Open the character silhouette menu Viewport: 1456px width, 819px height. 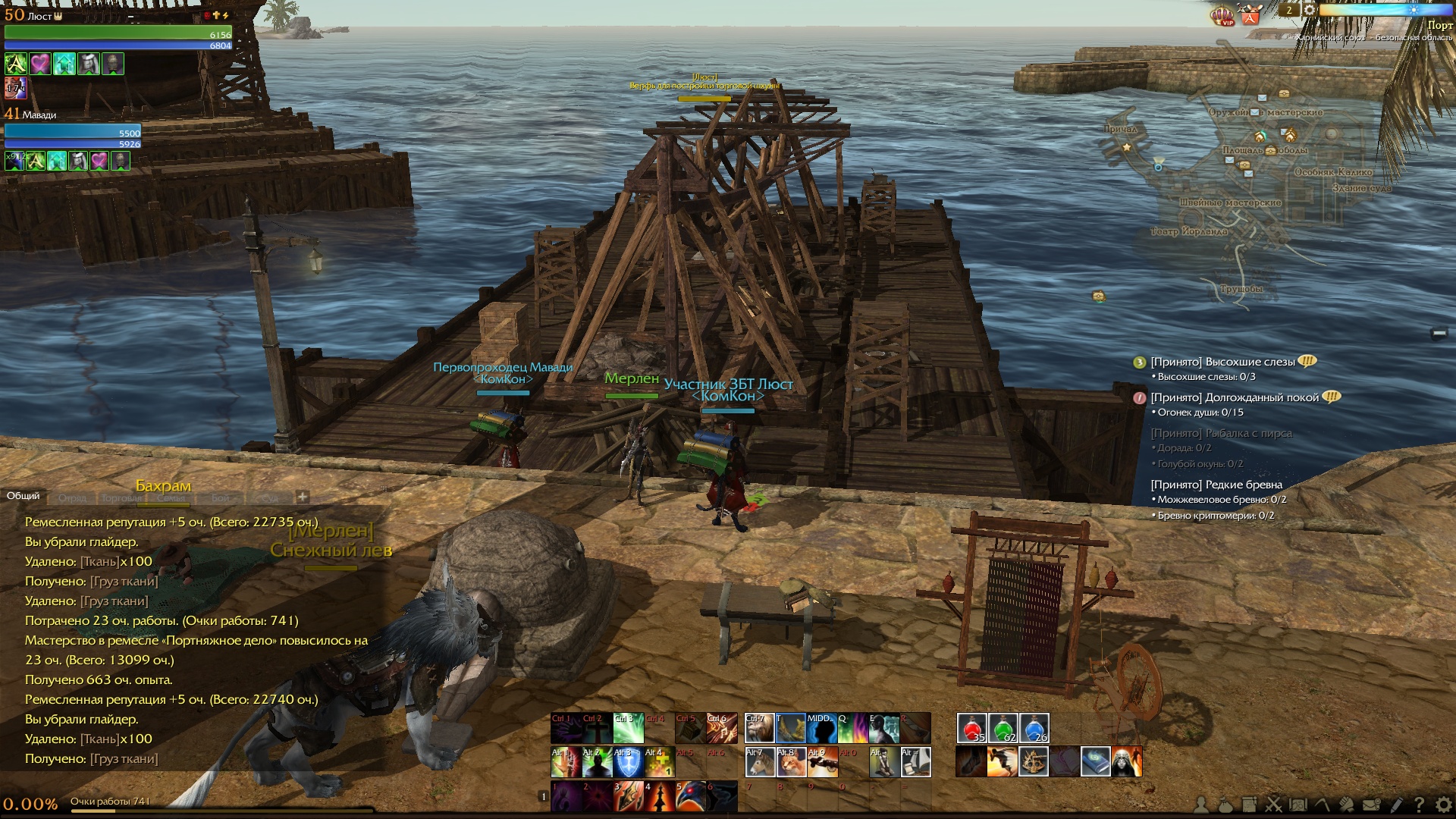pyautogui.click(x=1201, y=805)
